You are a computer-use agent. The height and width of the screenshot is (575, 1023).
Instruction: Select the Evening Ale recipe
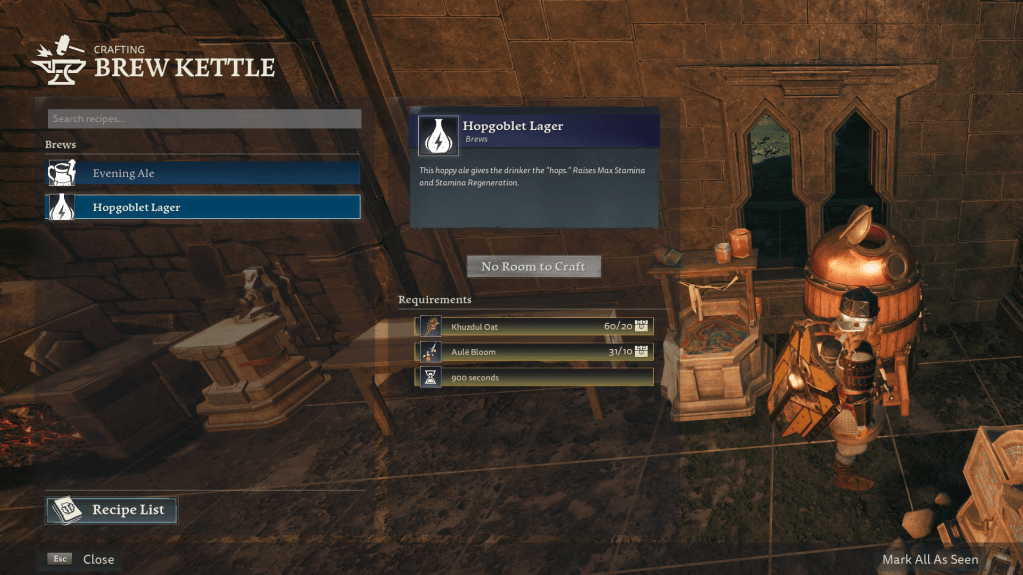(x=203, y=173)
